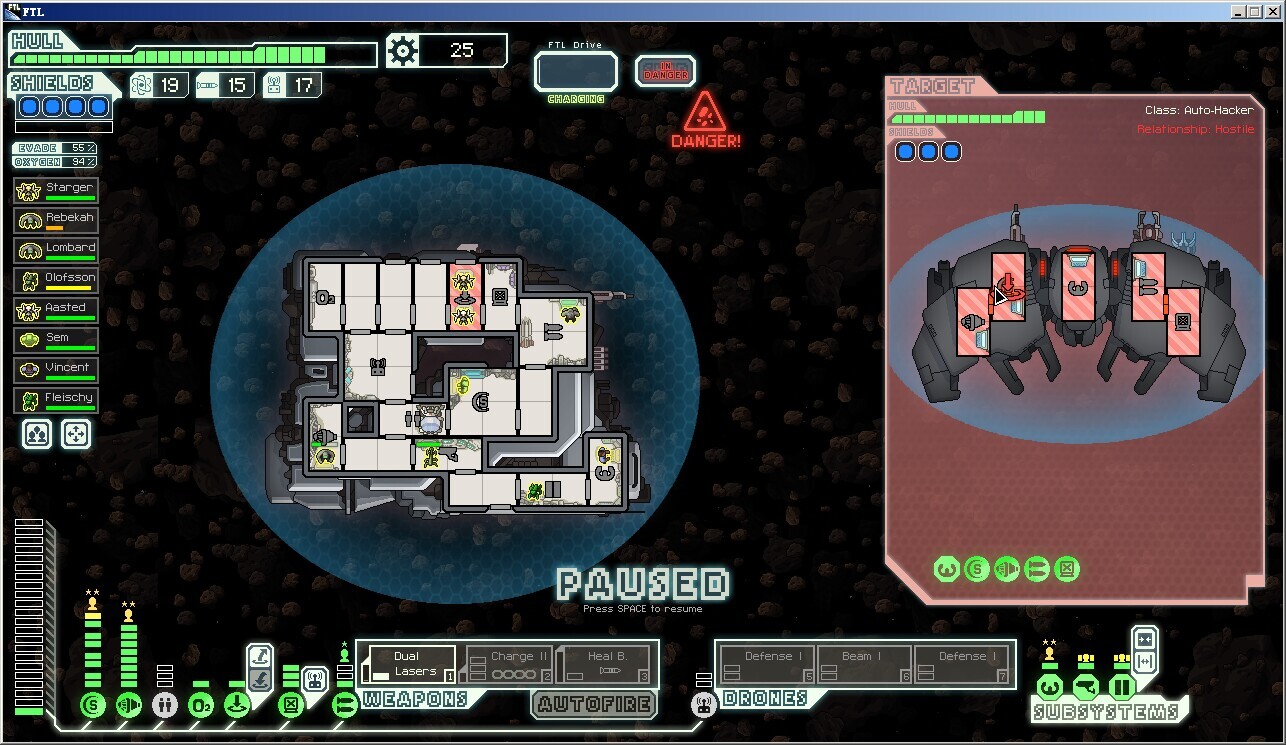Select crew member Vincent
Image resolution: width=1286 pixels, height=745 pixels.
tap(56, 371)
